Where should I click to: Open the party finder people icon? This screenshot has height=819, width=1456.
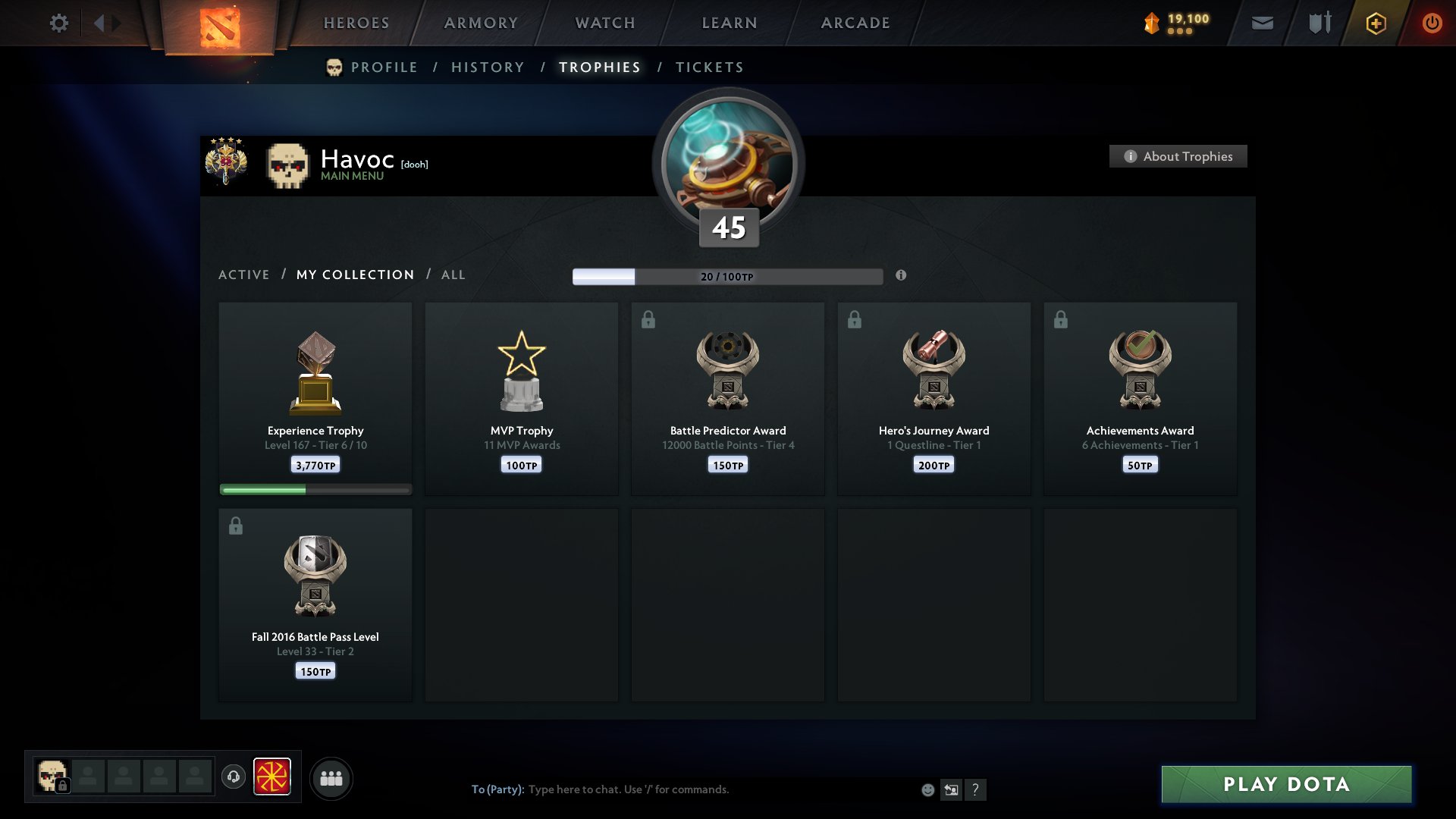pos(331,777)
